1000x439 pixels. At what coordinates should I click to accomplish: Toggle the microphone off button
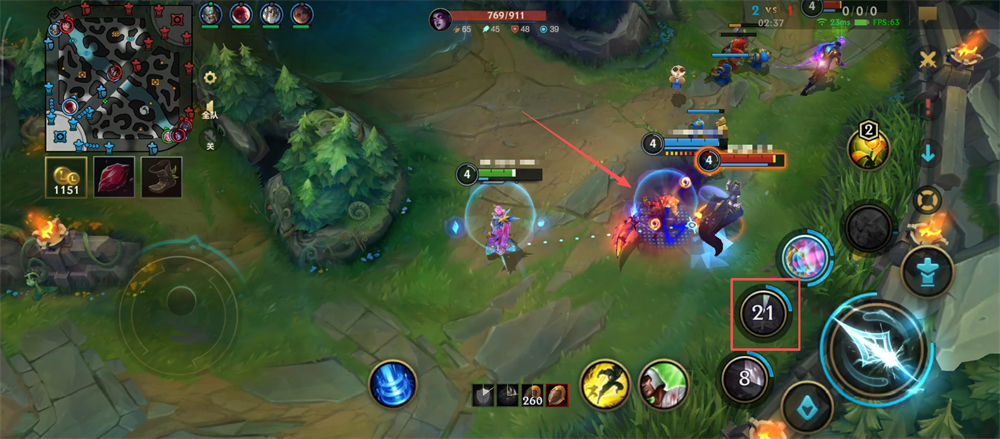tap(210, 144)
